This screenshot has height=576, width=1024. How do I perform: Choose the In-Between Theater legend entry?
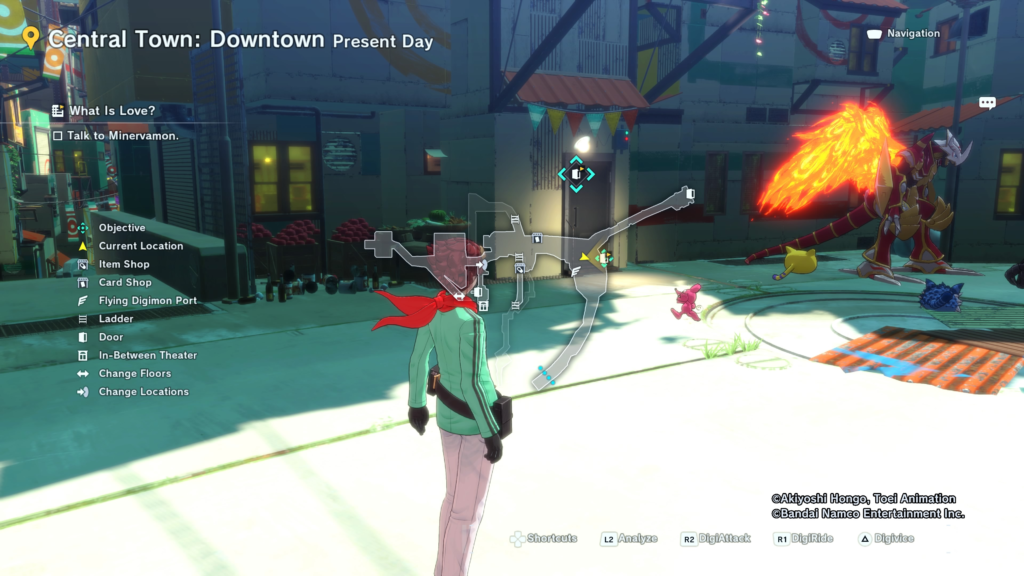(147, 355)
